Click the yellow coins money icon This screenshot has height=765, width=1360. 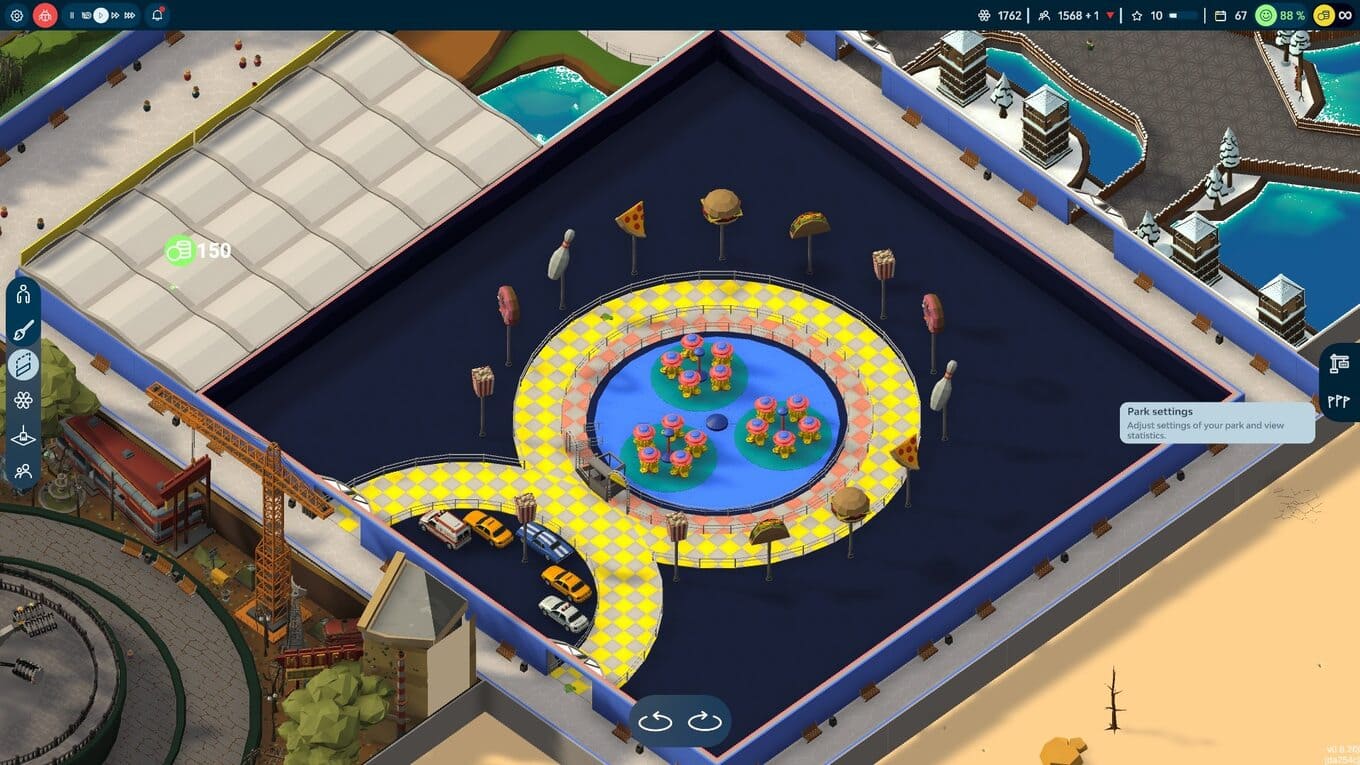(x=1324, y=15)
